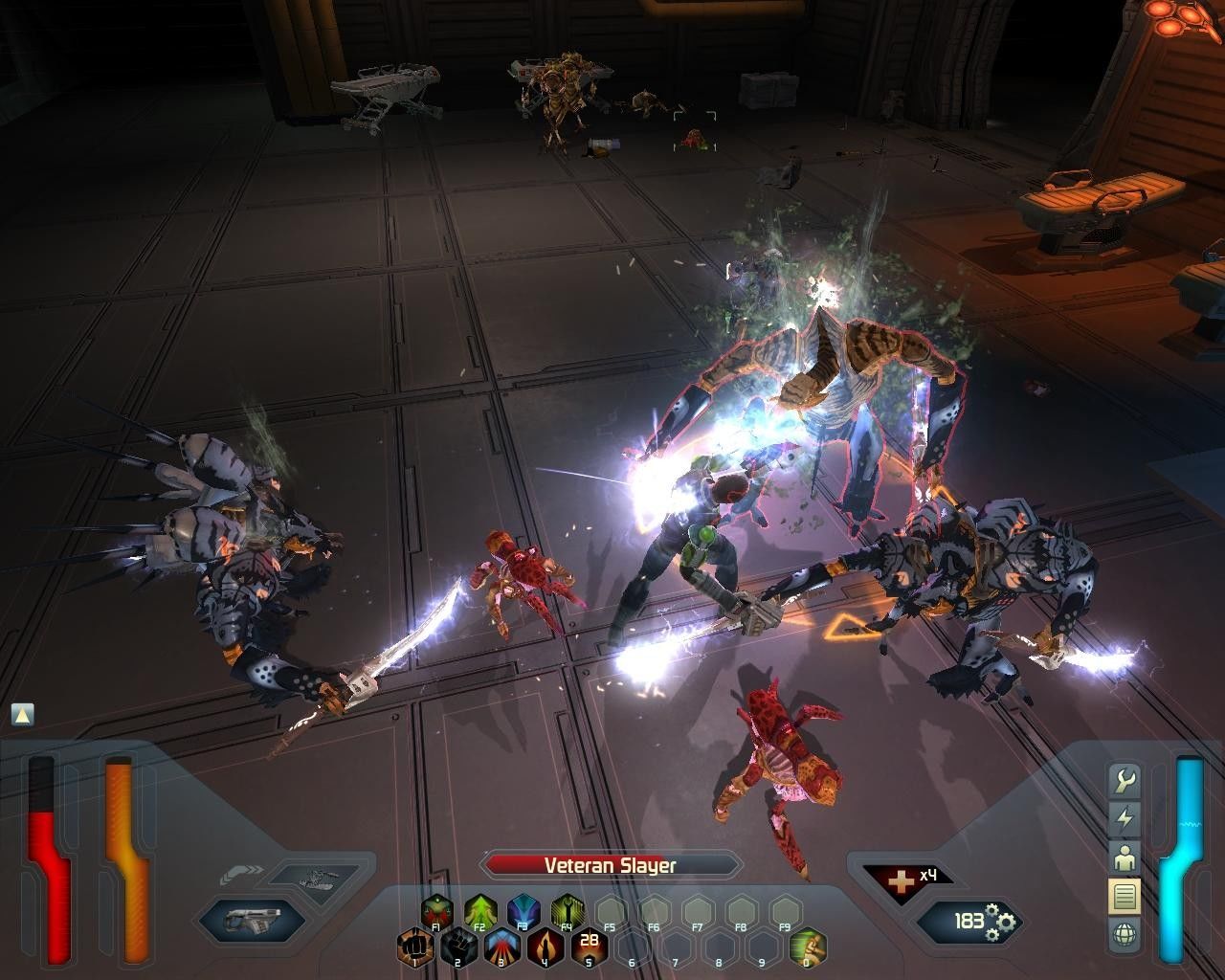Activate the wrench circuit F4 ability
The height and width of the screenshot is (980, 1225).
(x=568, y=911)
